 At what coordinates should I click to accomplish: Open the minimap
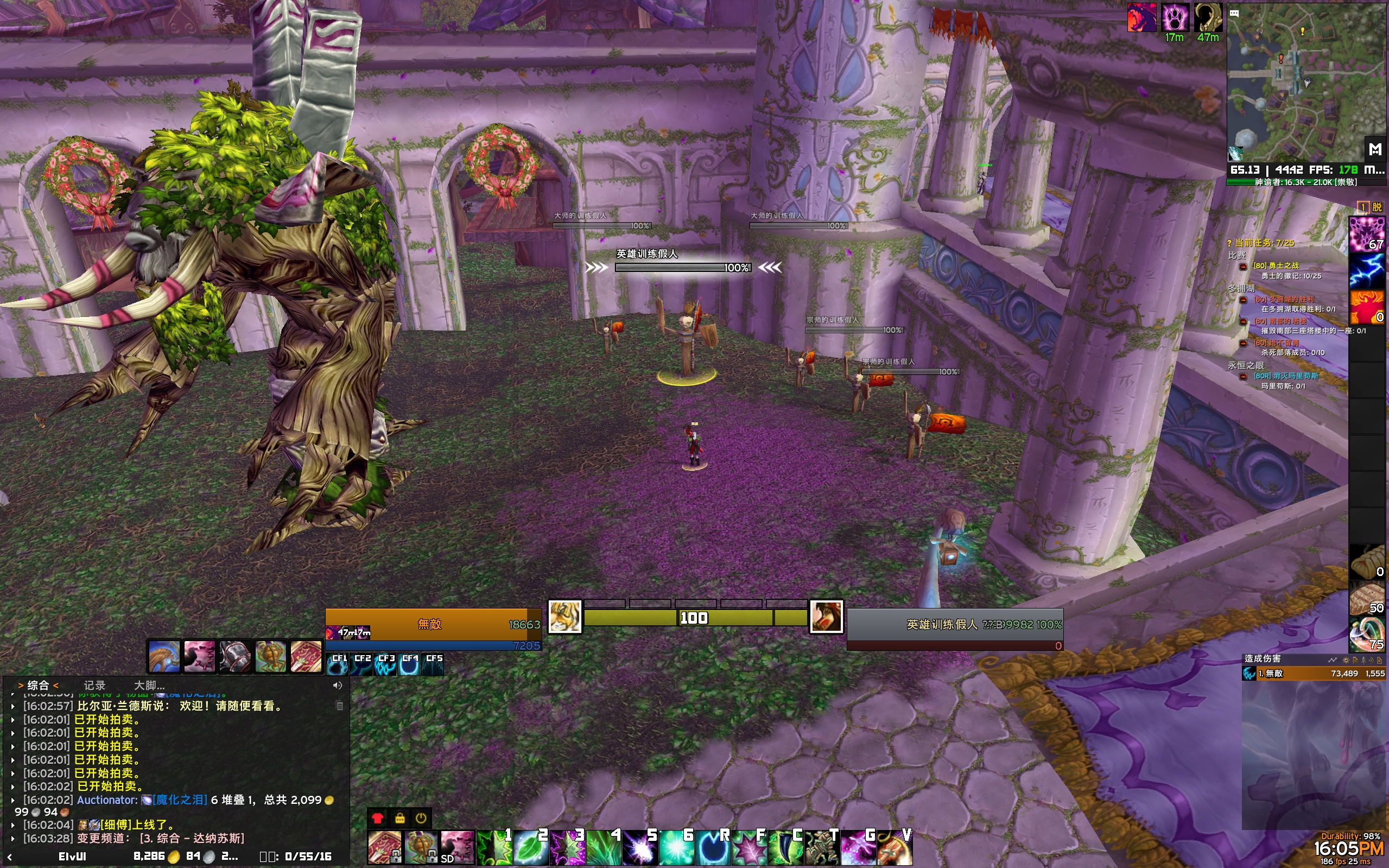coord(1306,83)
